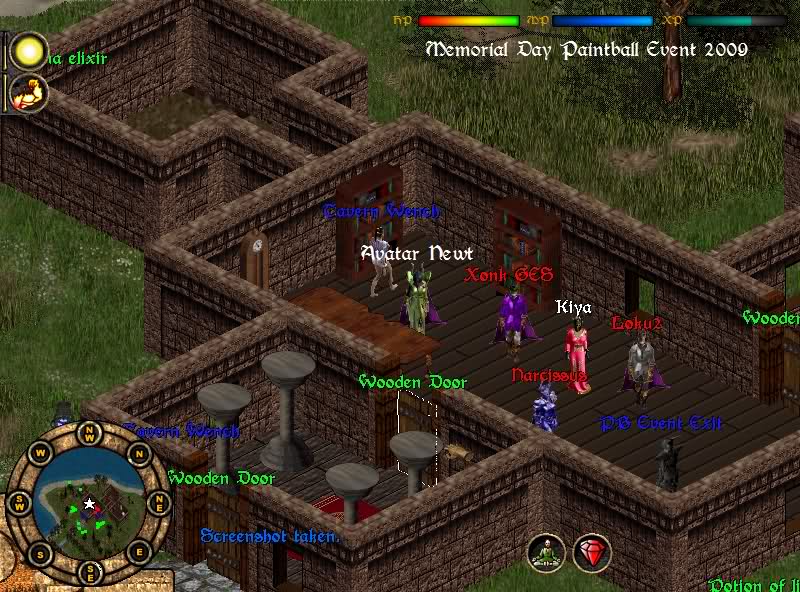Select the N compass button
Image resolution: width=800 pixels, height=592 pixels.
pos(139,455)
